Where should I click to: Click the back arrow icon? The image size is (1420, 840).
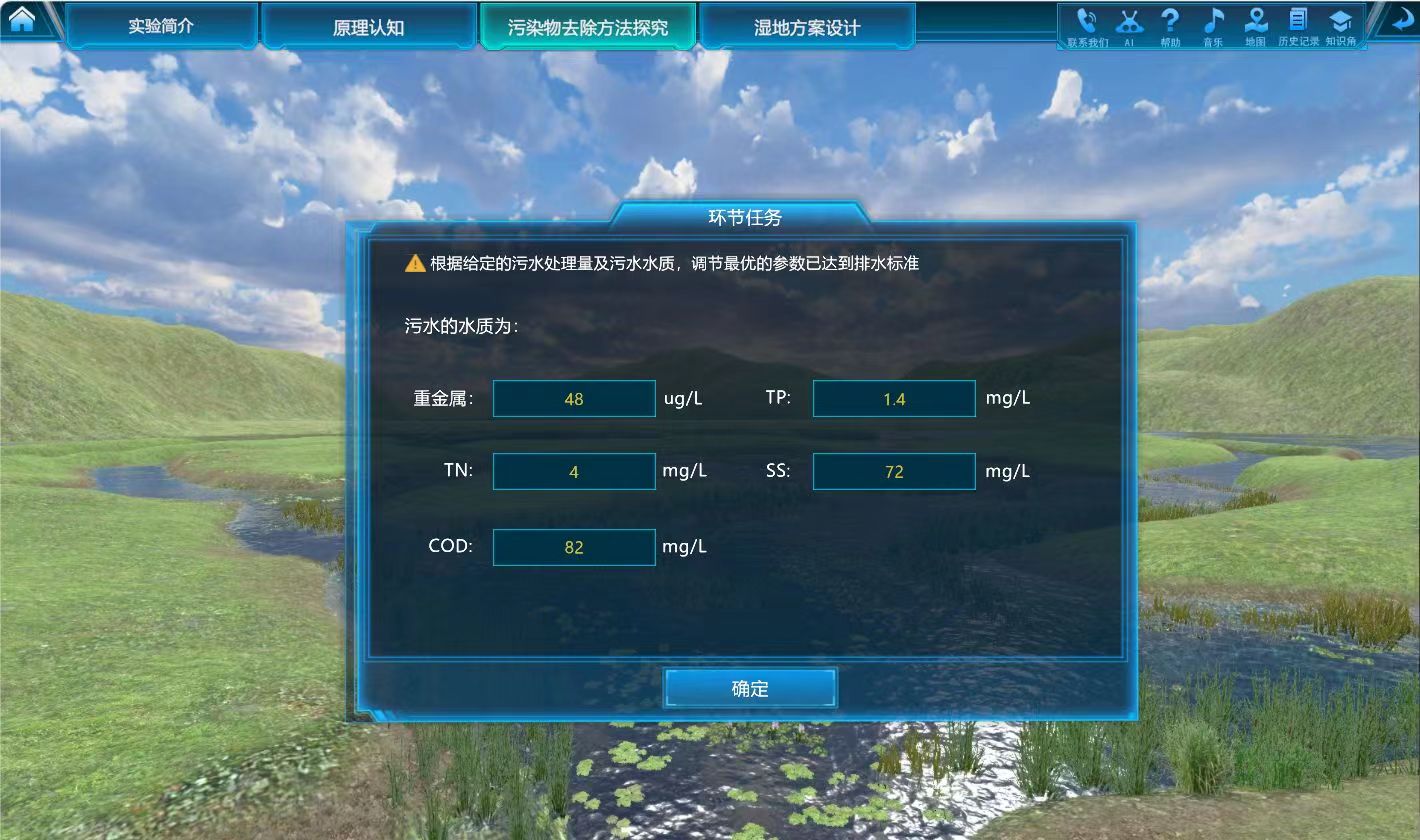(x=1395, y=21)
